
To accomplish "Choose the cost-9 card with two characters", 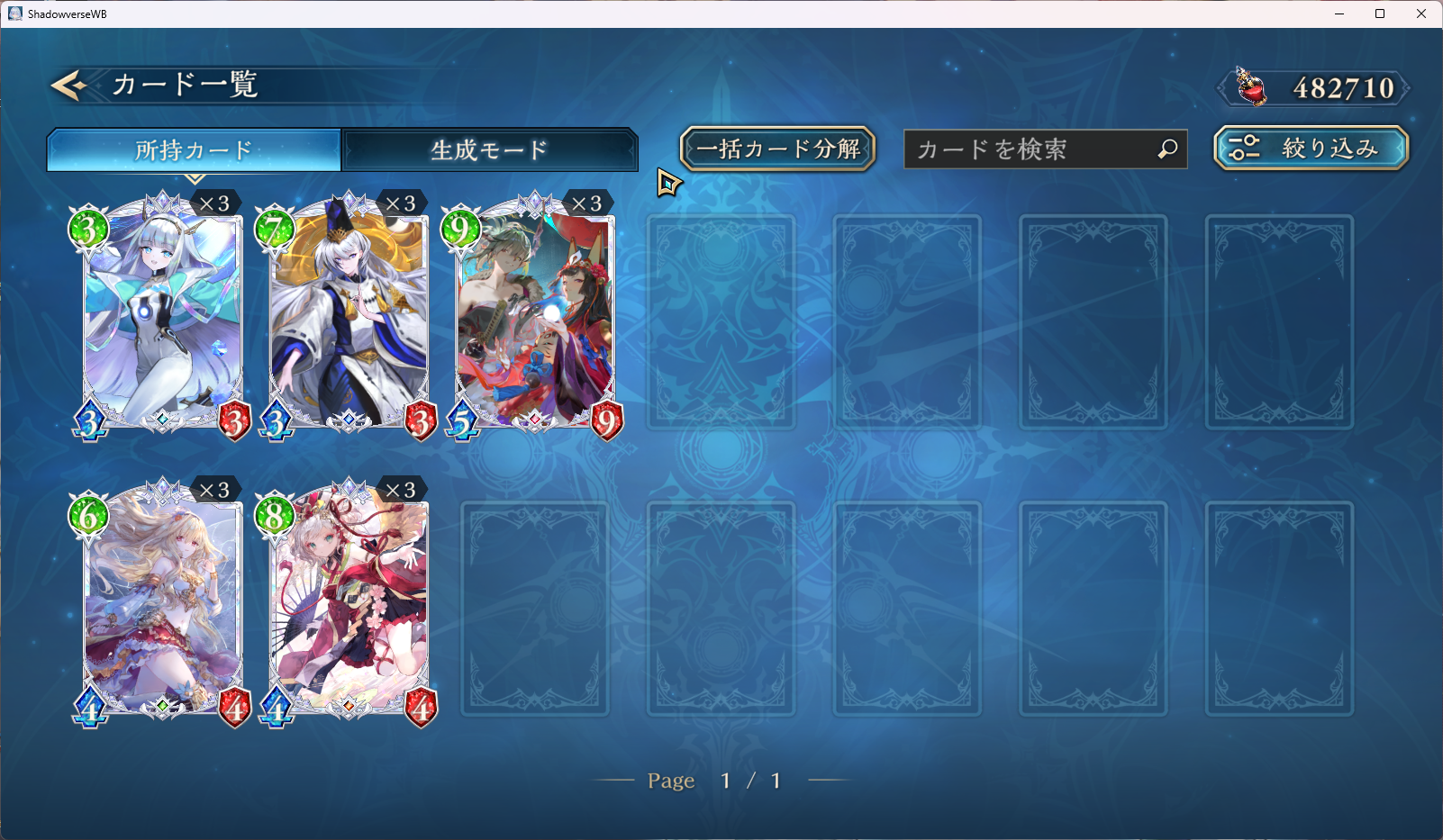I will tap(535, 317).
